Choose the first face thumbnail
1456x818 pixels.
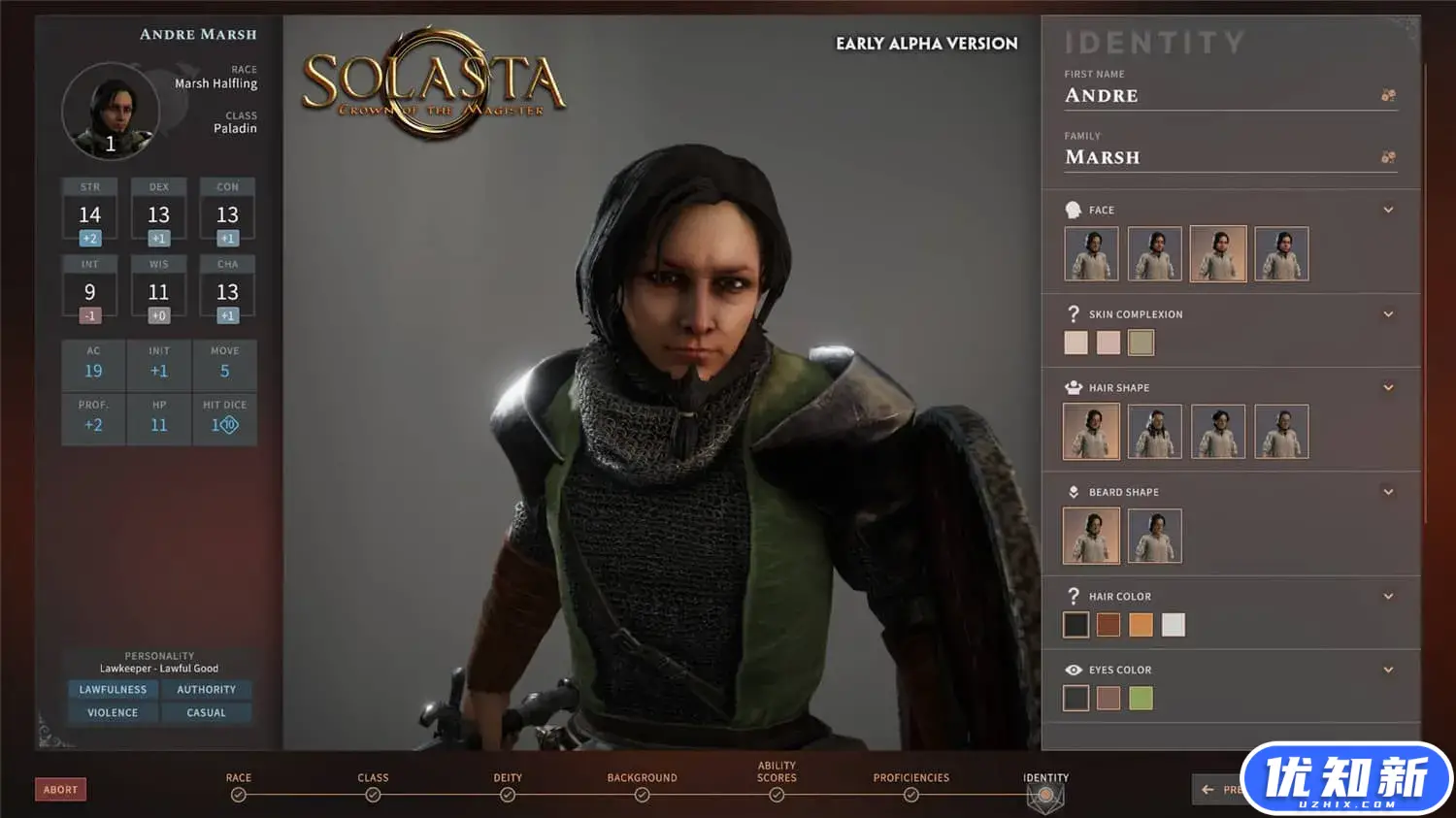[x=1091, y=254]
